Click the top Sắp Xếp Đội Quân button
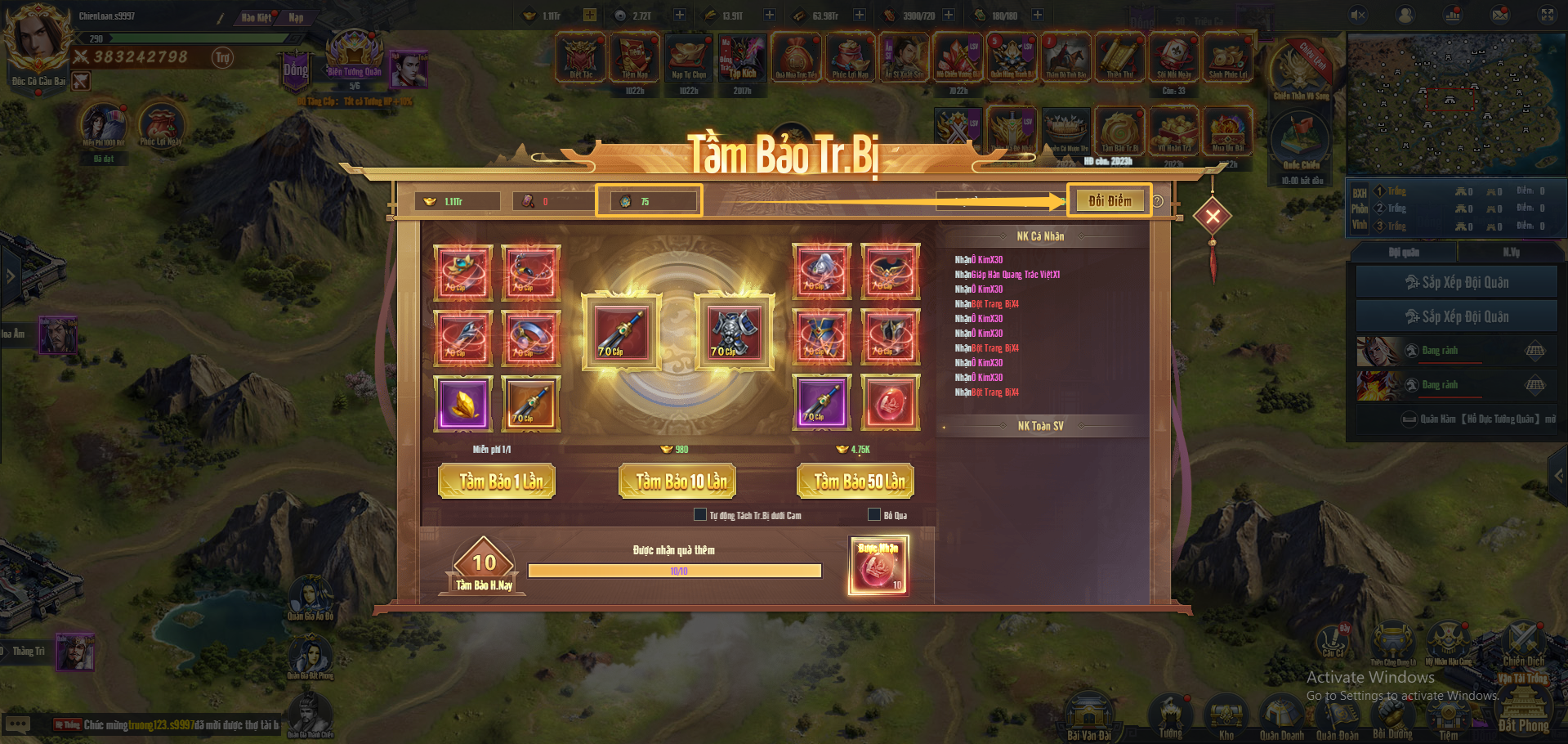The height and width of the screenshot is (744, 1568). pyautogui.click(x=1456, y=283)
